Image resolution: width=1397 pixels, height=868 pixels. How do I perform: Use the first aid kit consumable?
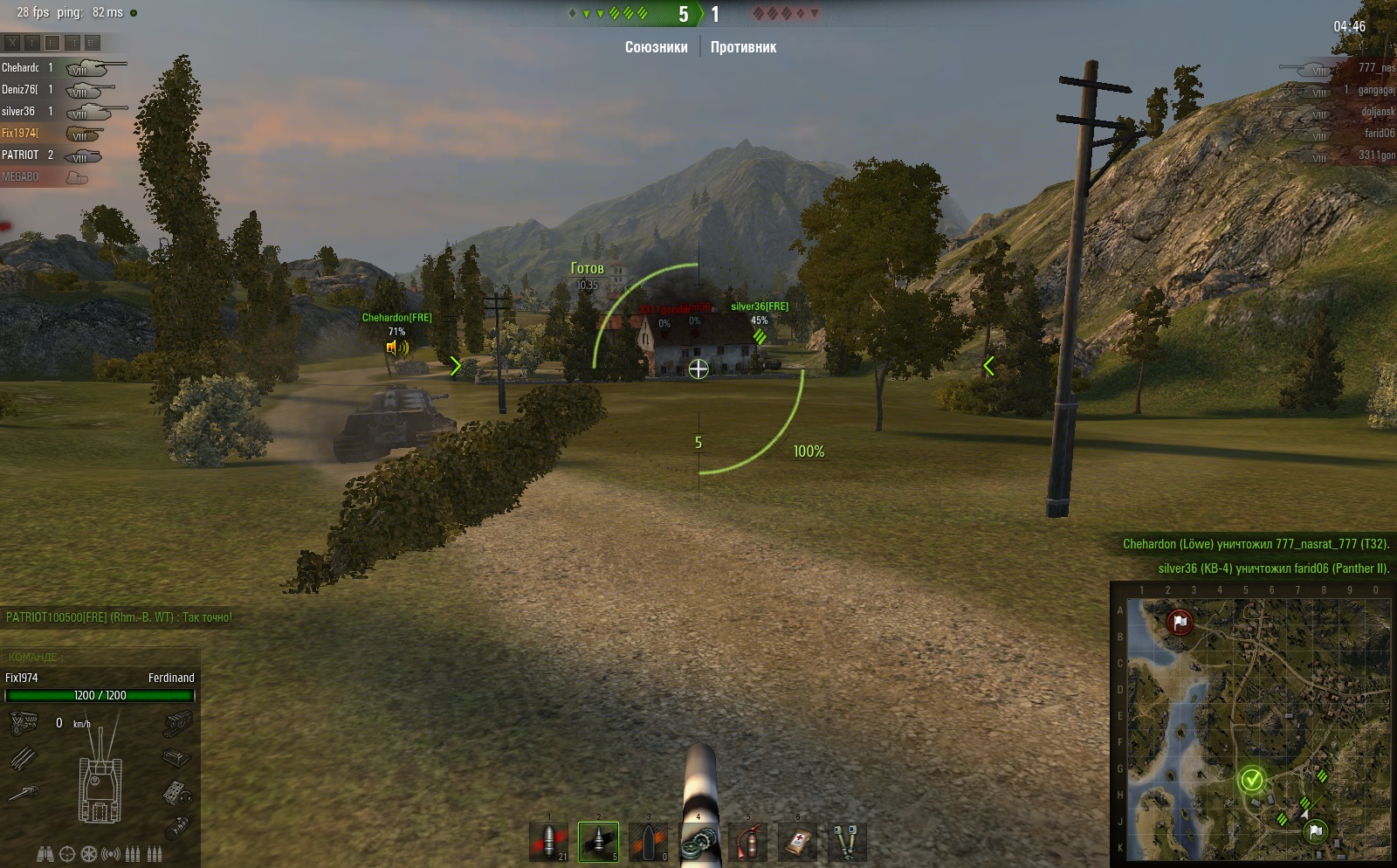coord(797,842)
